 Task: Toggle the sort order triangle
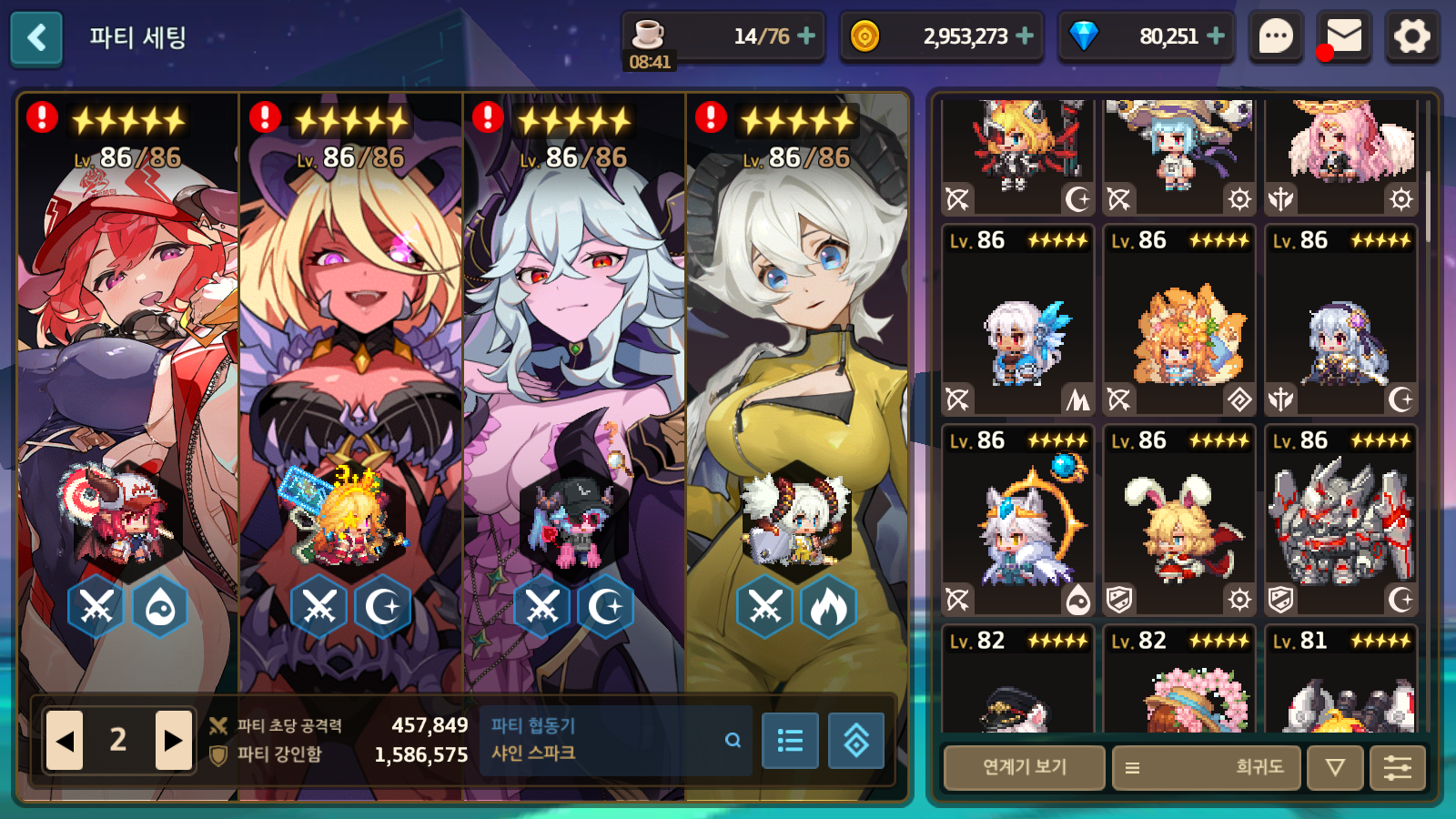[x=1334, y=767]
